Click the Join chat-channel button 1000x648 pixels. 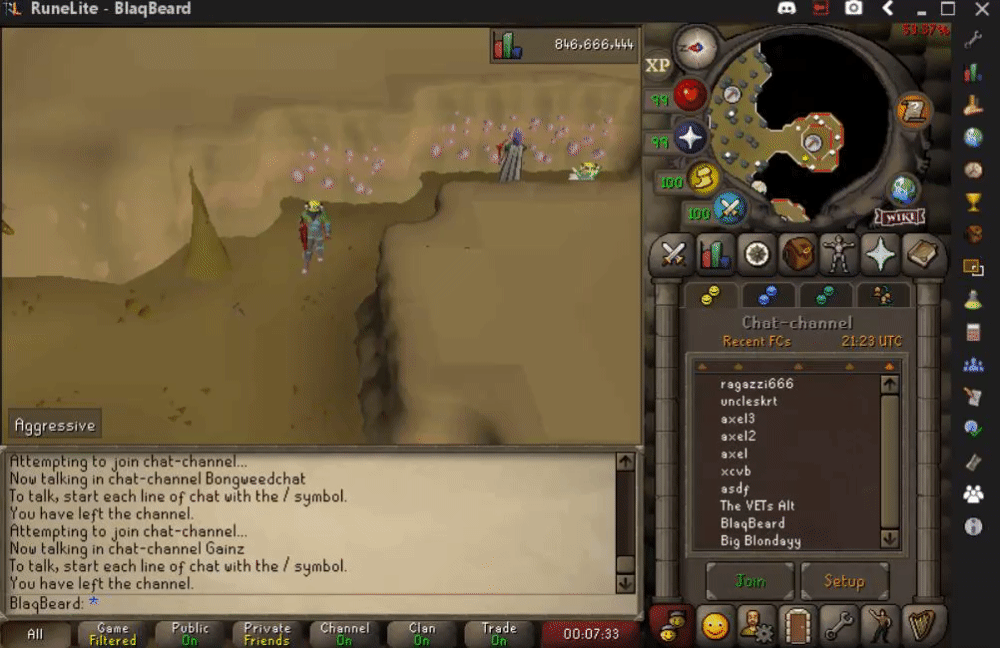click(x=750, y=581)
